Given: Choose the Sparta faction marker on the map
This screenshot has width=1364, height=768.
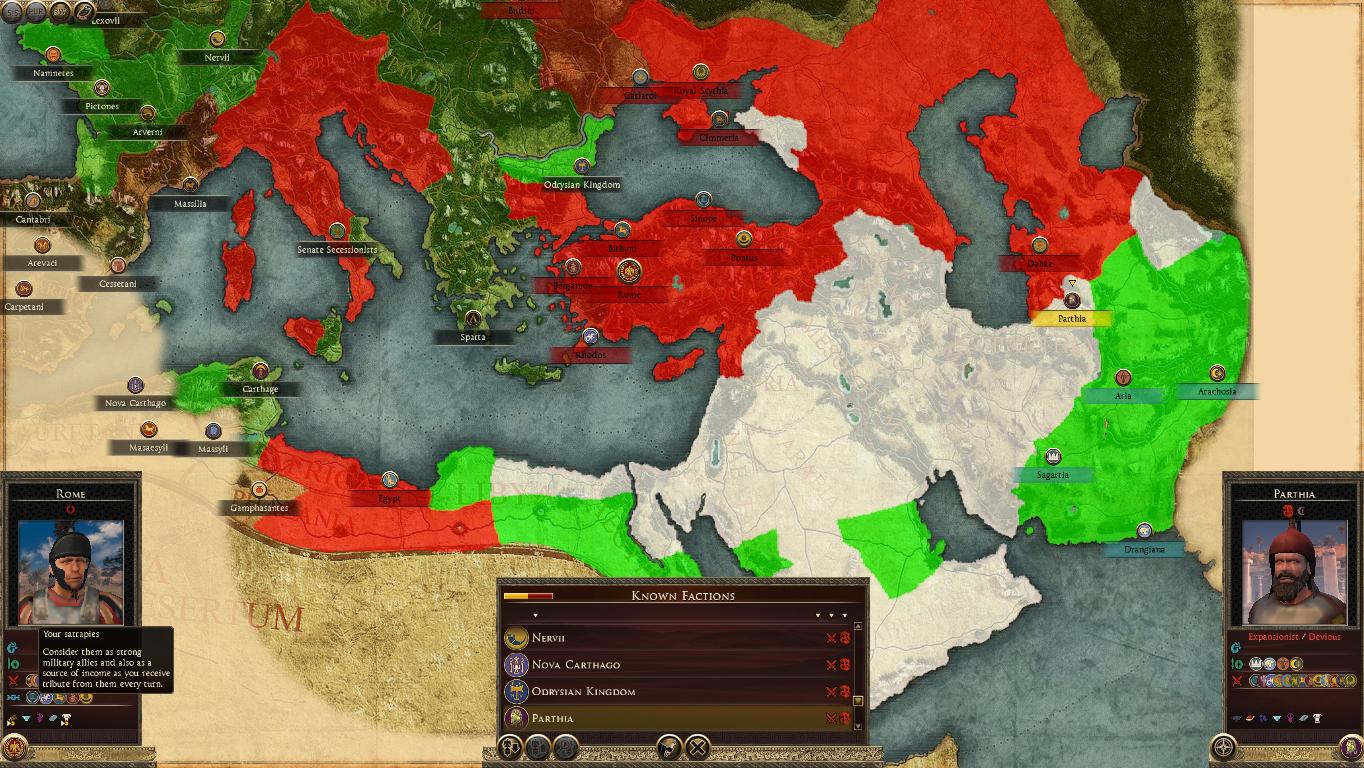Looking at the screenshot, I should pyautogui.click(x=473, y=337).
